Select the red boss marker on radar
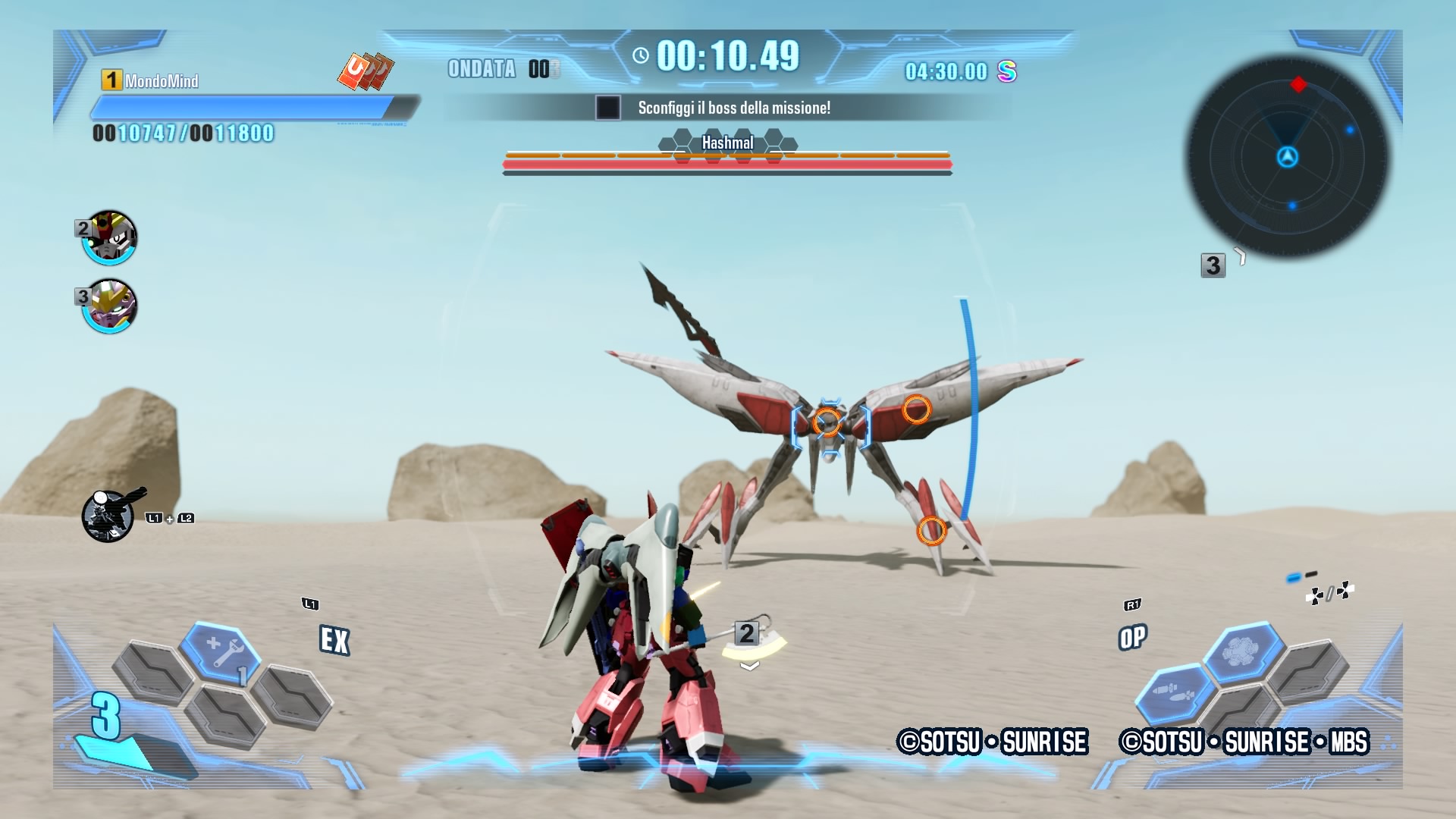1456x819 pixels. coord(1298,84)
